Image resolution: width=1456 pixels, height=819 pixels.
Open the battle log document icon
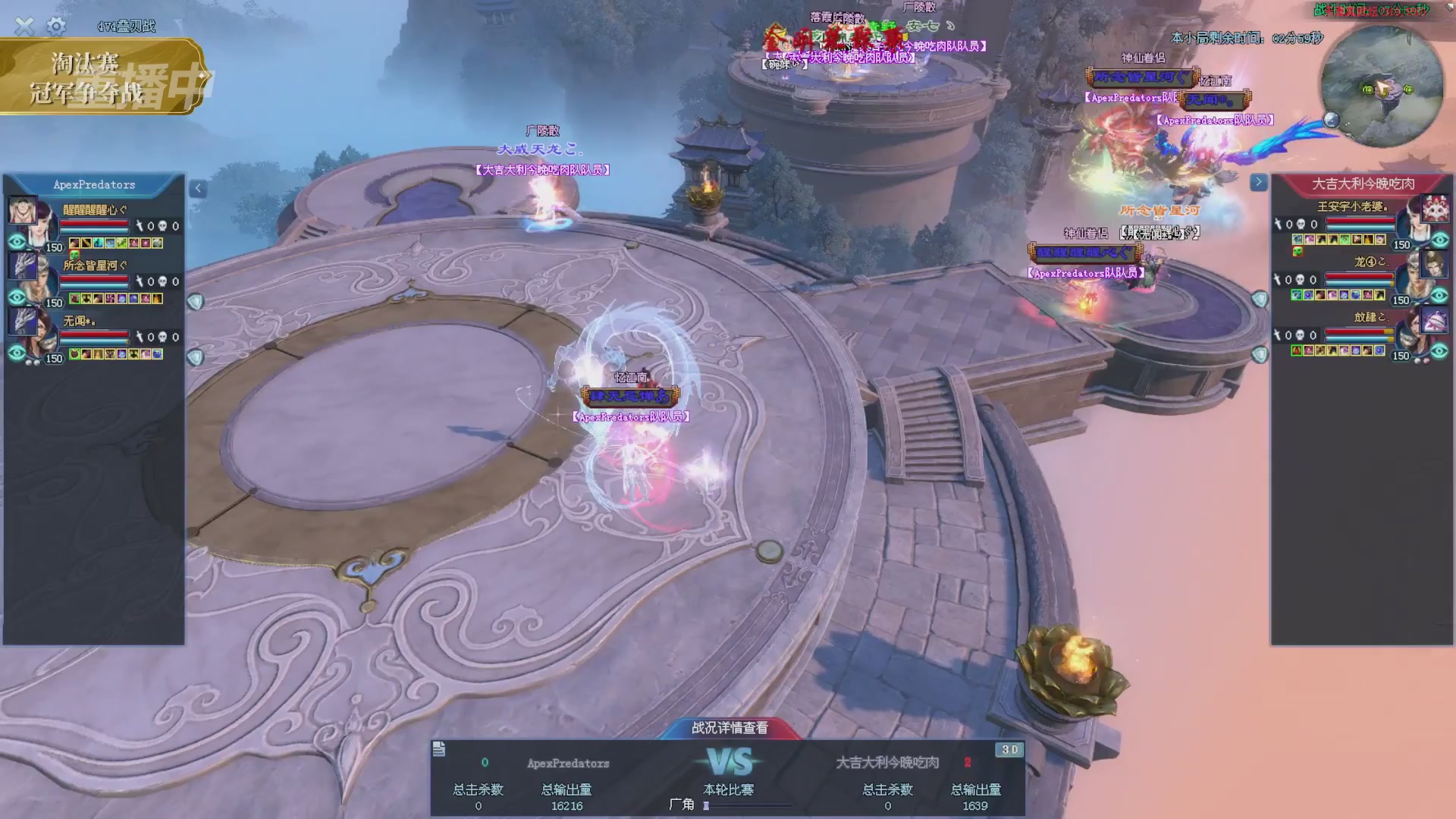439,750
